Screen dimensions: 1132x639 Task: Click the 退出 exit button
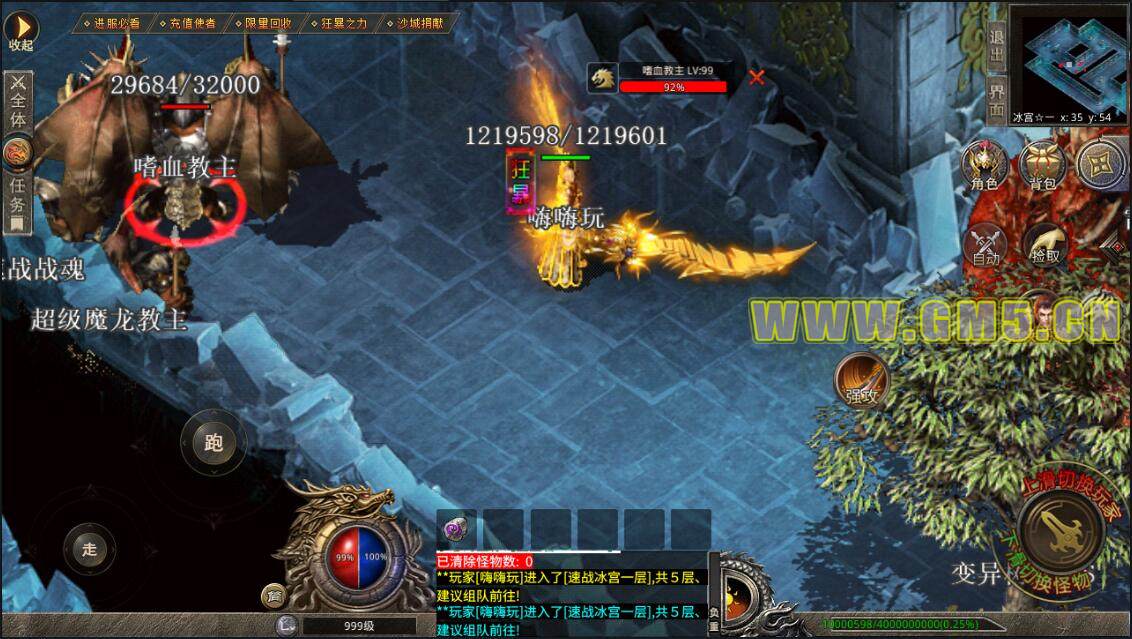point(996,47)
